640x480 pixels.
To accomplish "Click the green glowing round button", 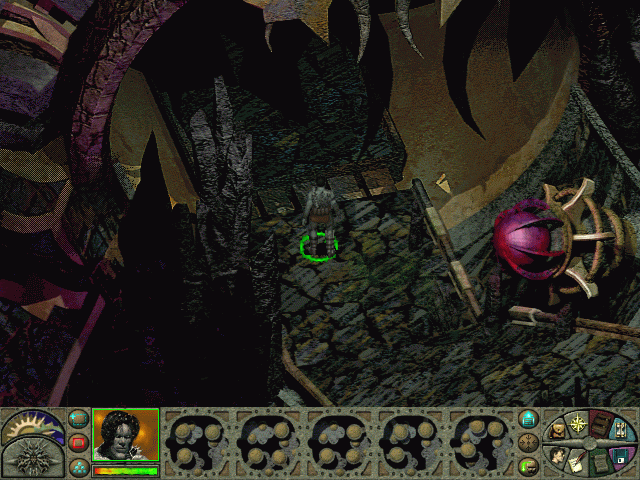I will click(x=529, y=464).
